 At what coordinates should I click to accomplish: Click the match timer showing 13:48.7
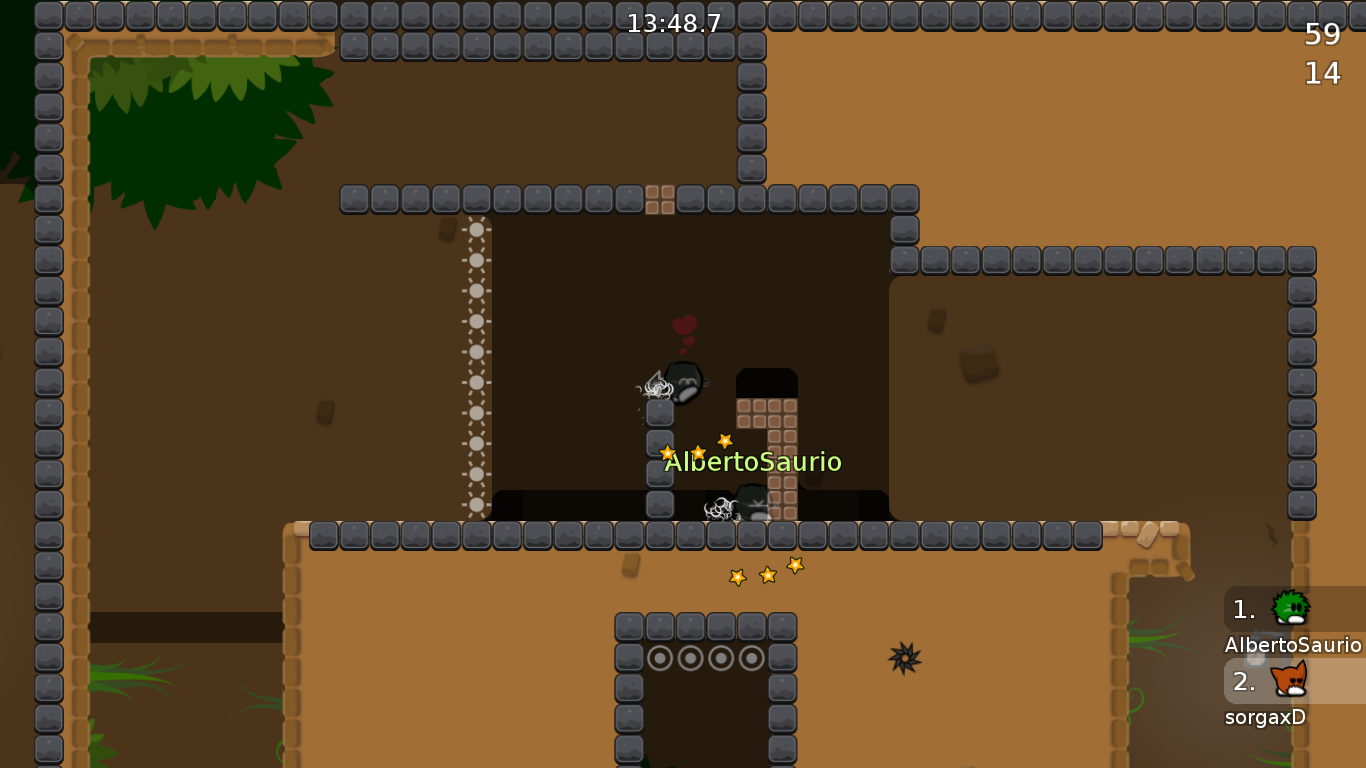tap(673, 22)
